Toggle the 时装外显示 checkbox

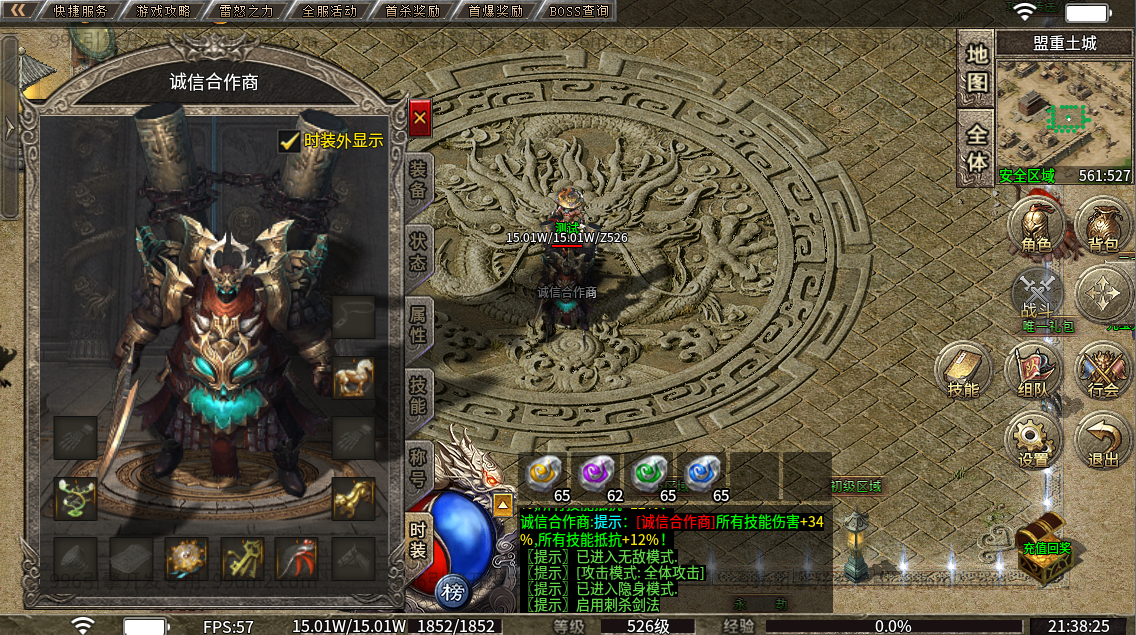coord(290,142)
